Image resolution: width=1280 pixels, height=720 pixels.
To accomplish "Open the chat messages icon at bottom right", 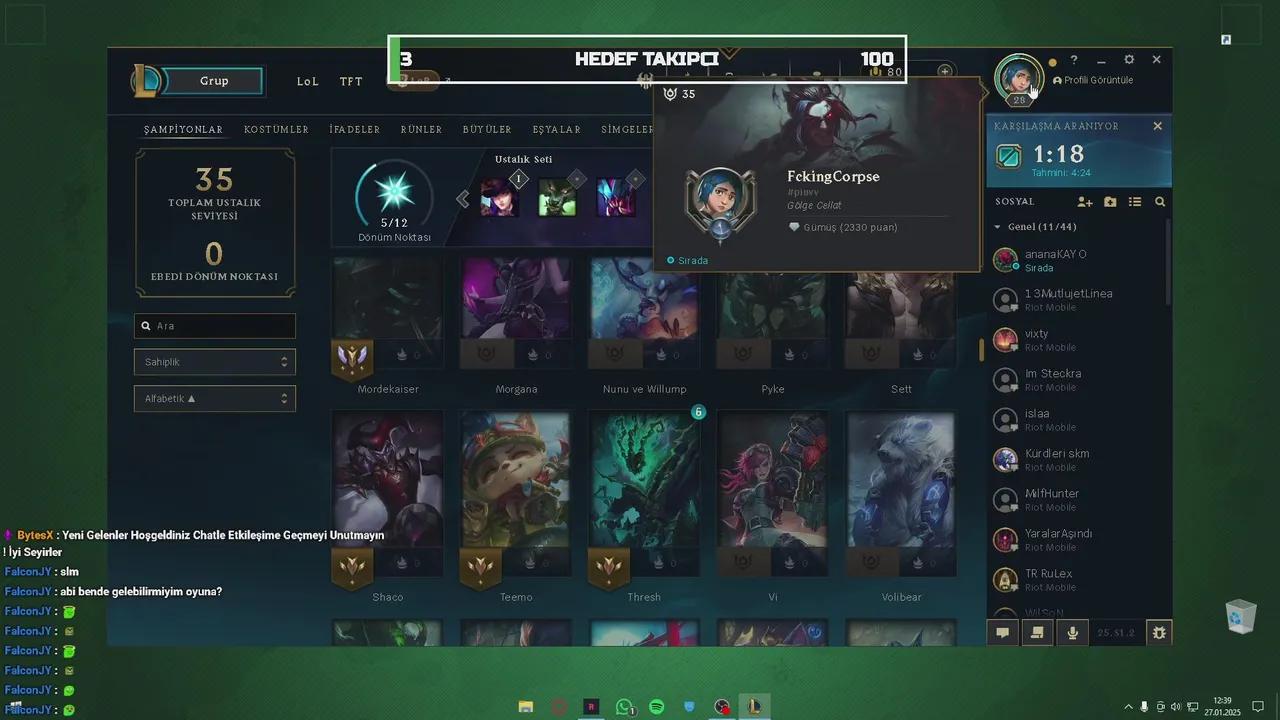I will (x=1002, y=632).
